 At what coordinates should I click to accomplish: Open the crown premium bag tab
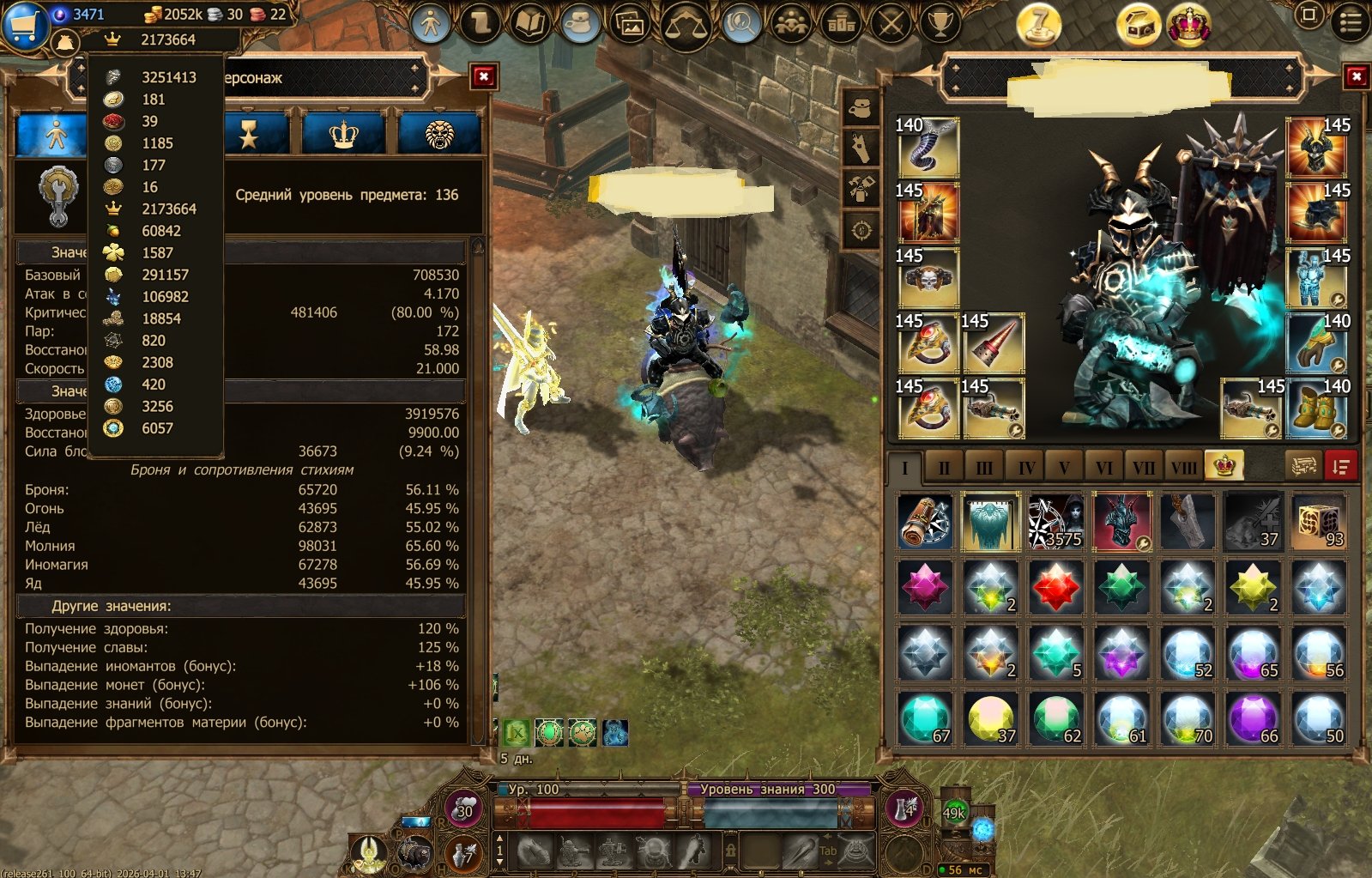tap(1224, 465)
